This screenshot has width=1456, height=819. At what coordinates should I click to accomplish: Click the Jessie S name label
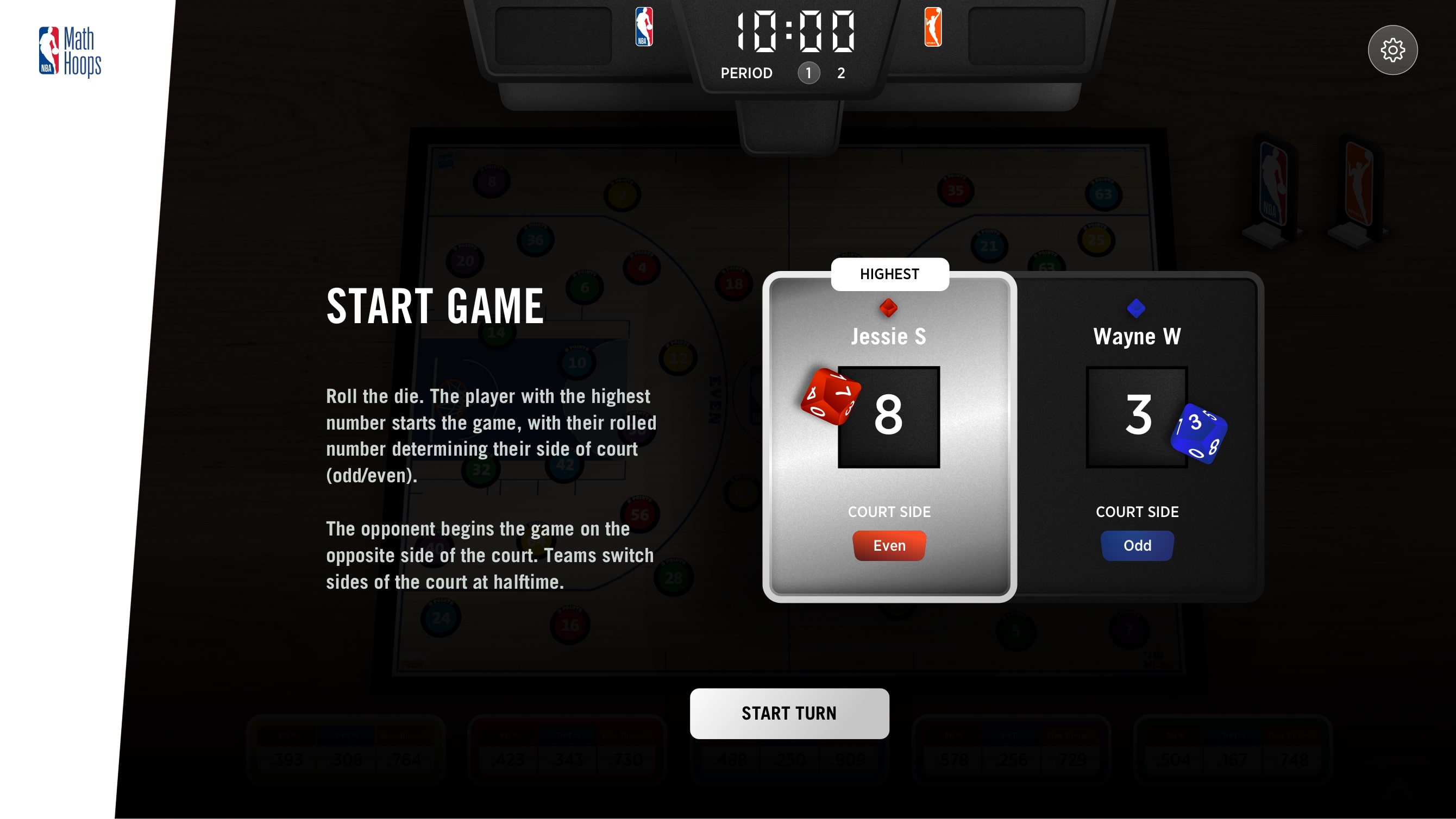tap(889, 336)
